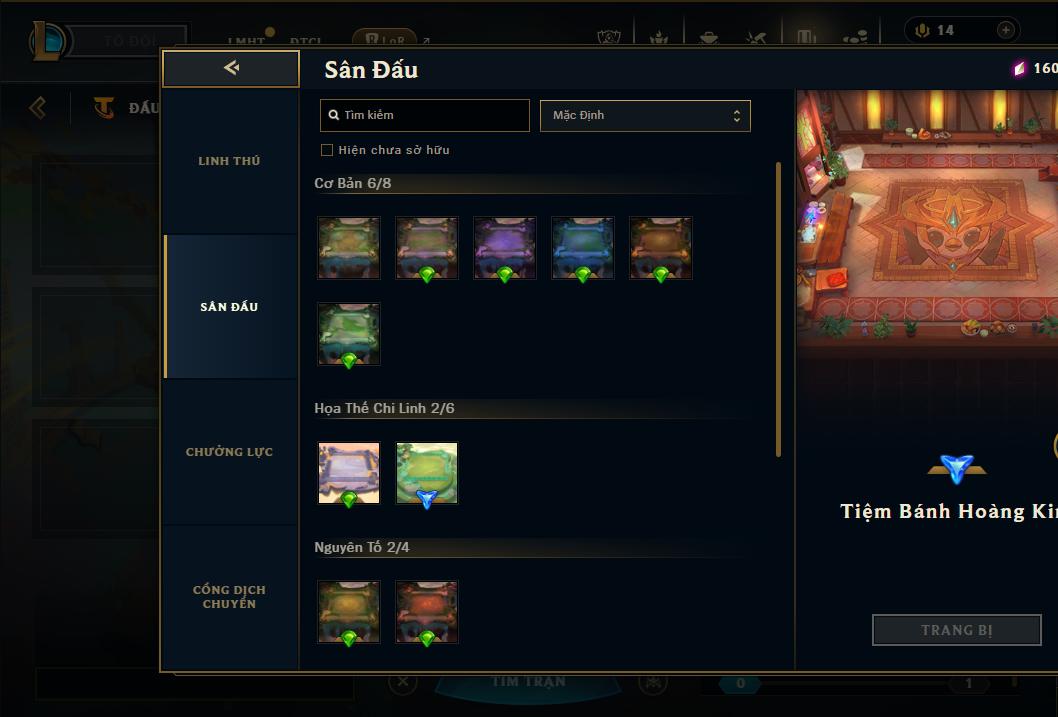Screen dimensions: 1058x717
Task: Choose the red arena in Nguyên Tố
Action: (x=427, y=611)
